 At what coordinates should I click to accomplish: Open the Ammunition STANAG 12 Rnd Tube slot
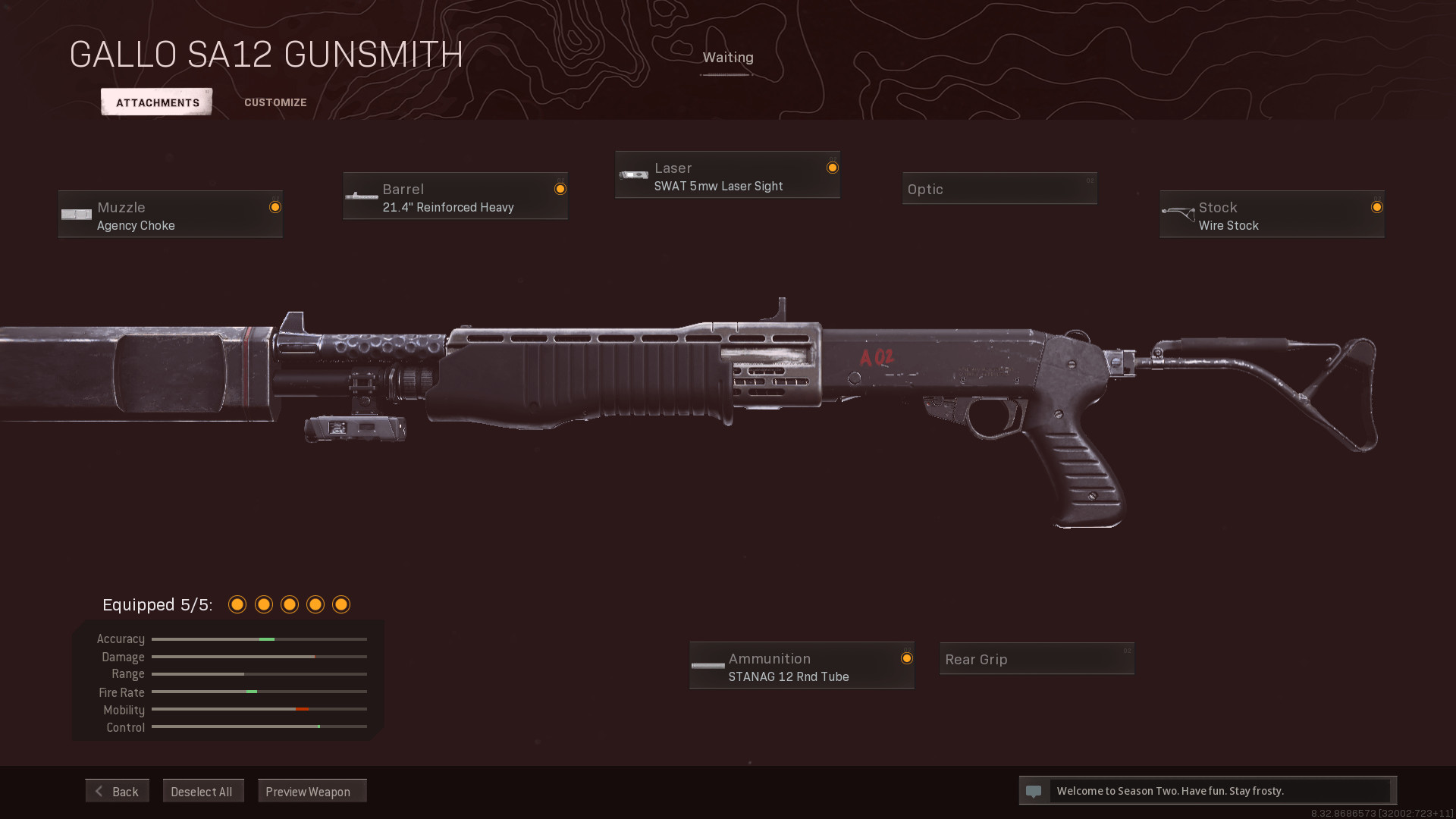pyautogui.click(x=802, y=666)
